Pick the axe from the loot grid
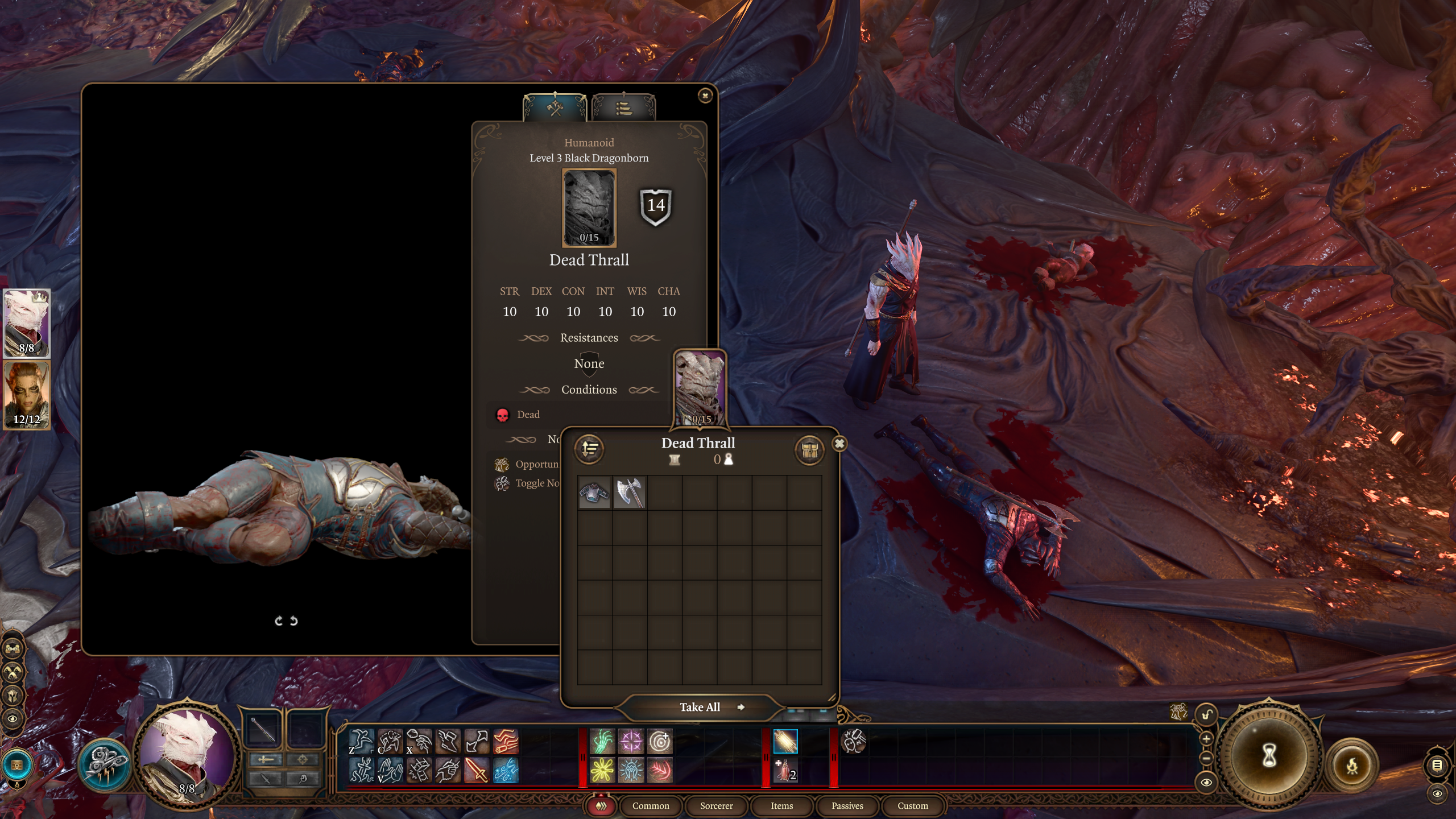 (x=630, y=492)
